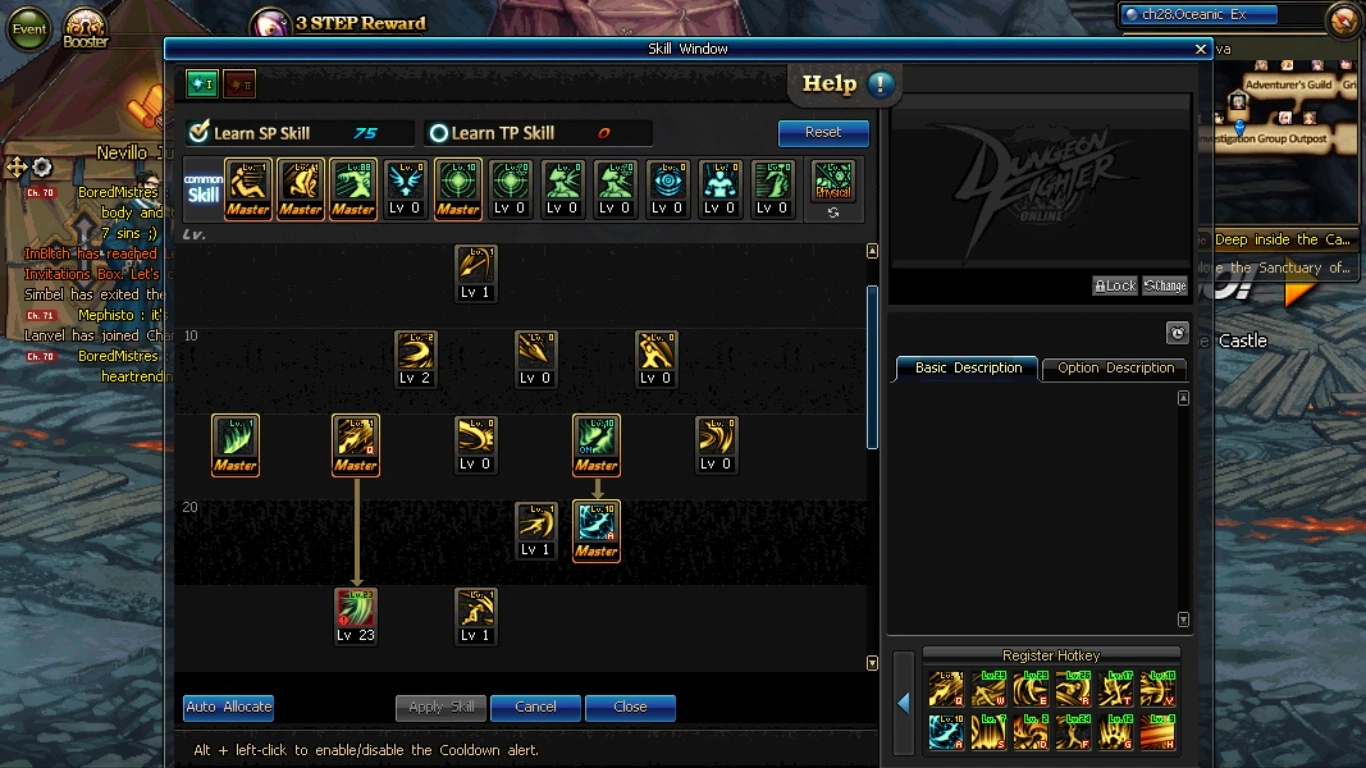Switch to the Option Description tab
This screenshot has height=768, width=1366.
click(1115, 368)
